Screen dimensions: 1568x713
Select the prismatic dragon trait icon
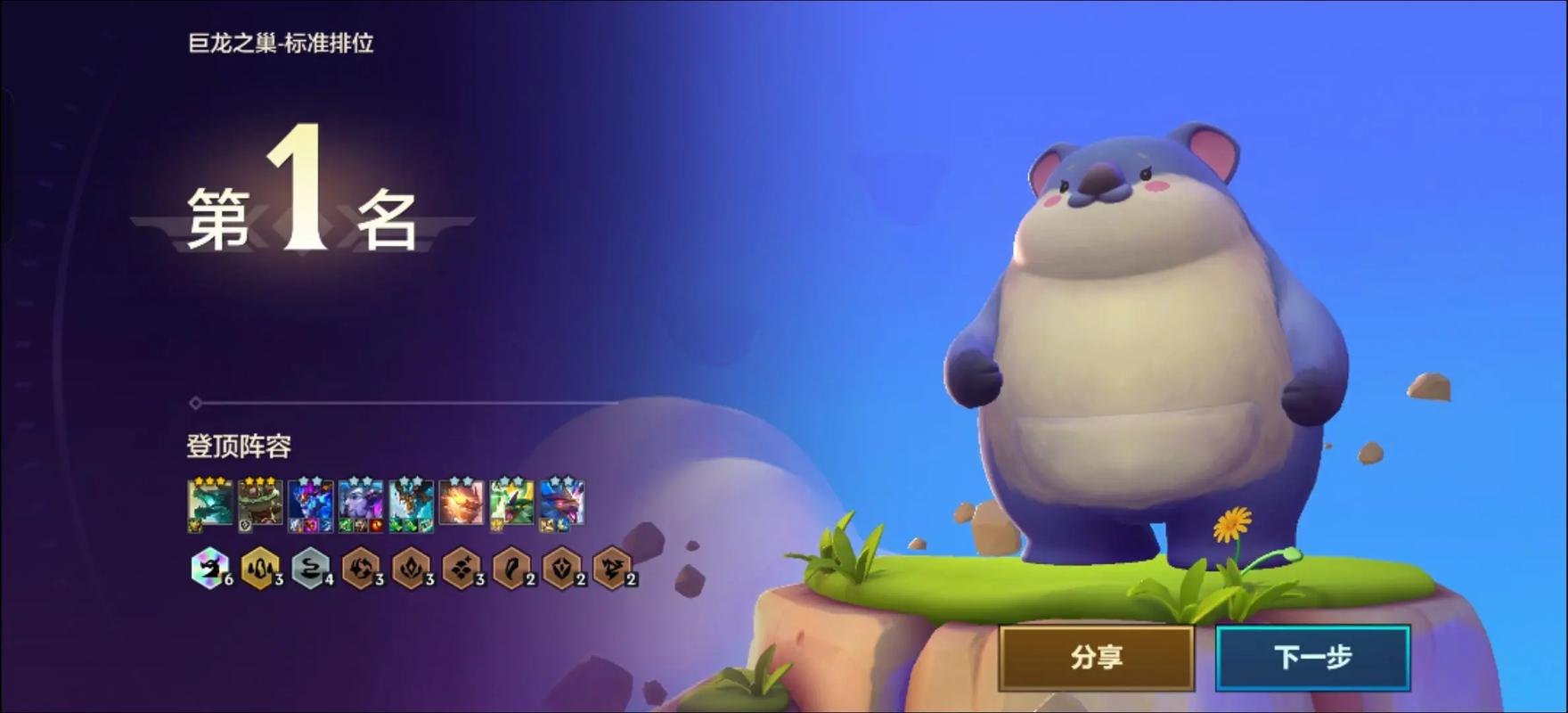tap(208, 568)
